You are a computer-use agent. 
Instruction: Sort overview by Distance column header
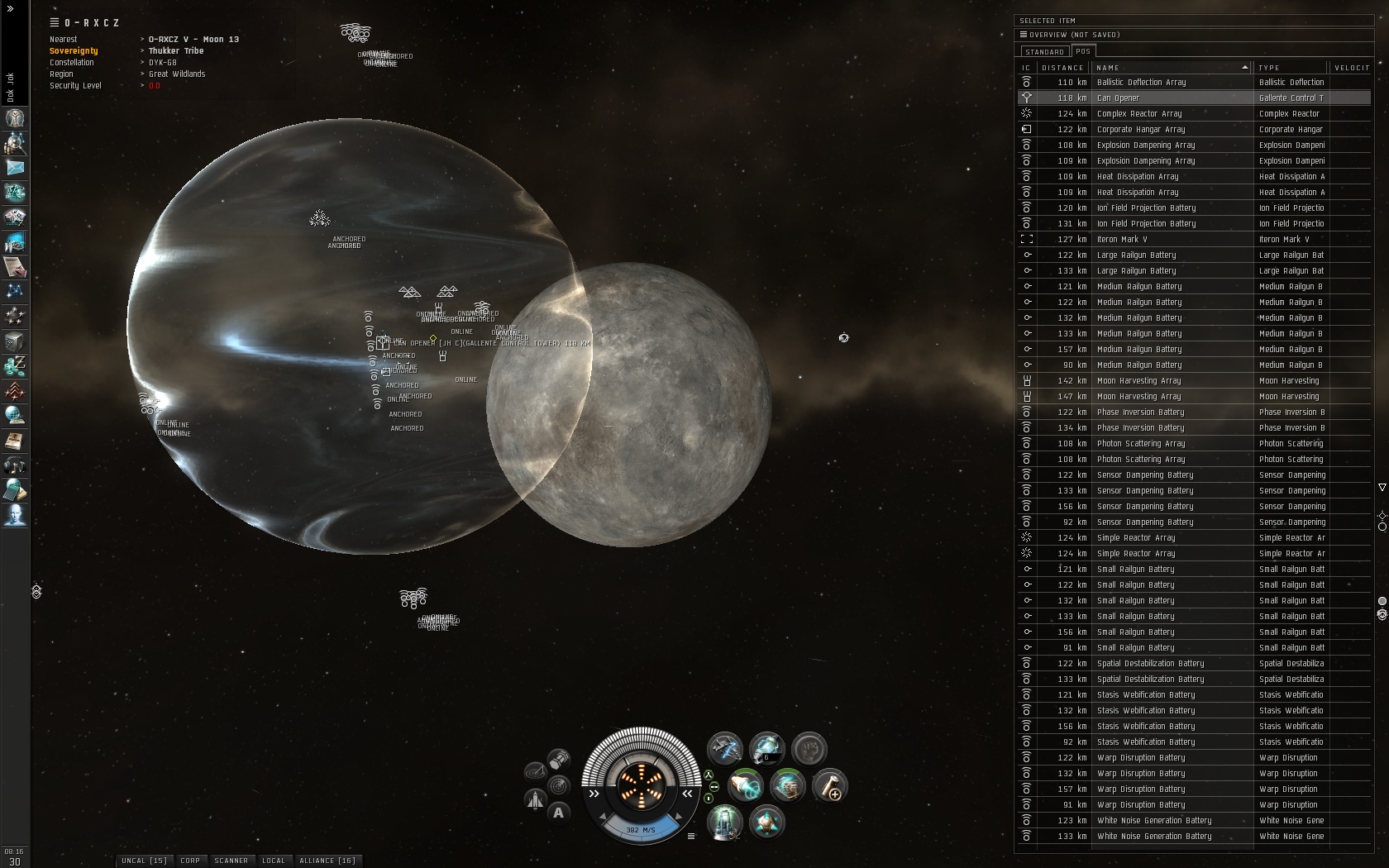pyautogui.click(x=1062, y=68)
